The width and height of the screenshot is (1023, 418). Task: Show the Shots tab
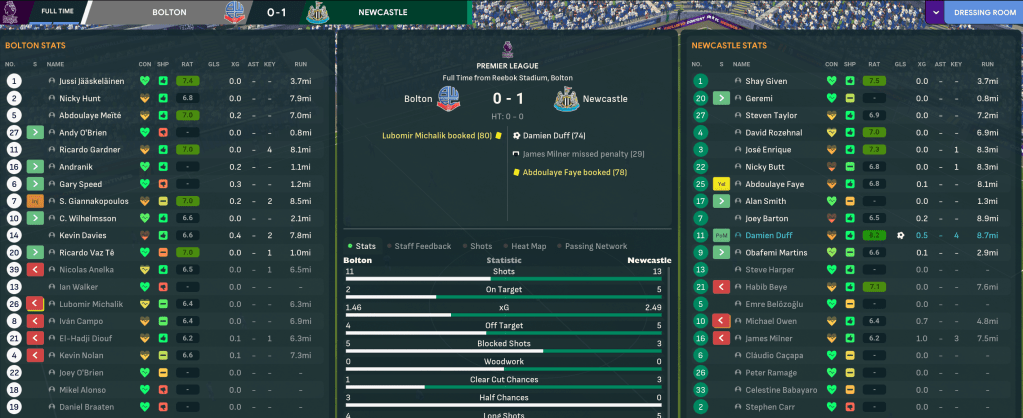coord(481,245)
